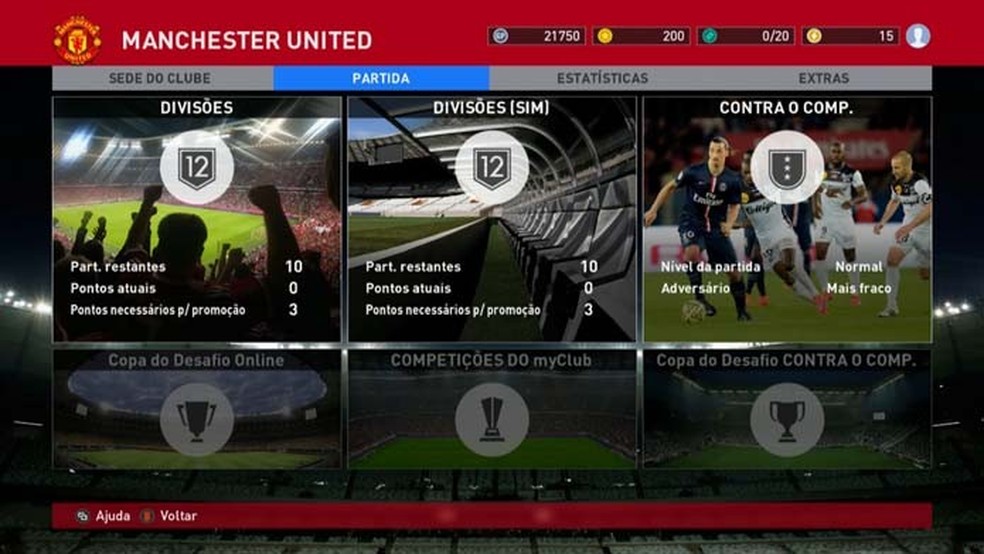Select the Contra o Comp. match tile
This screenshot has height=554, width=984.
(787, 220)
